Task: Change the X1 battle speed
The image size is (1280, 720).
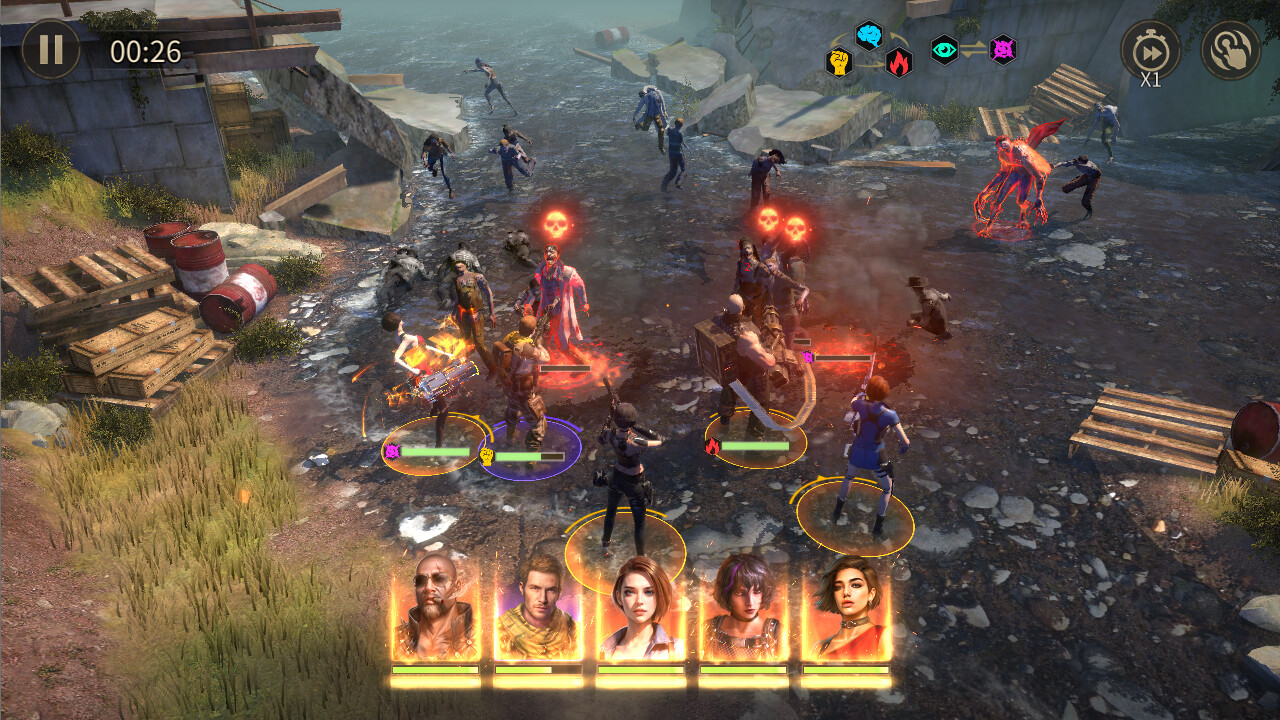Action: pos(1150,51)
